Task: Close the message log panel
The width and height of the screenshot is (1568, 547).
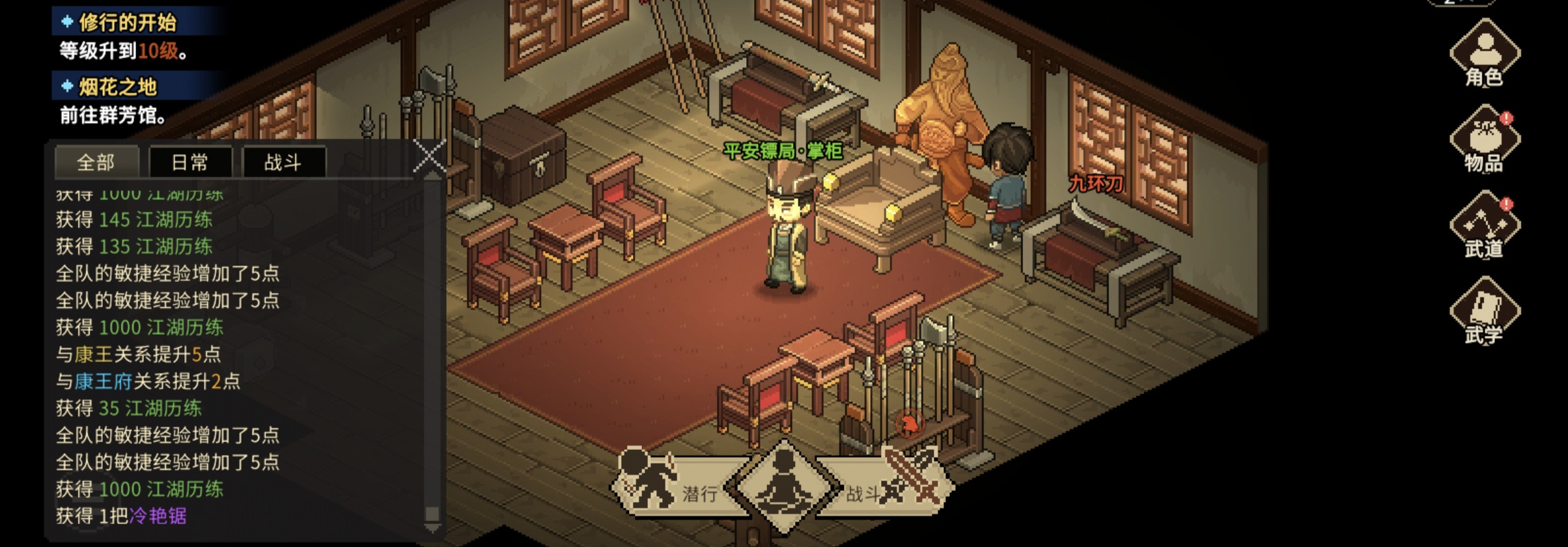Action: (430, 157)
